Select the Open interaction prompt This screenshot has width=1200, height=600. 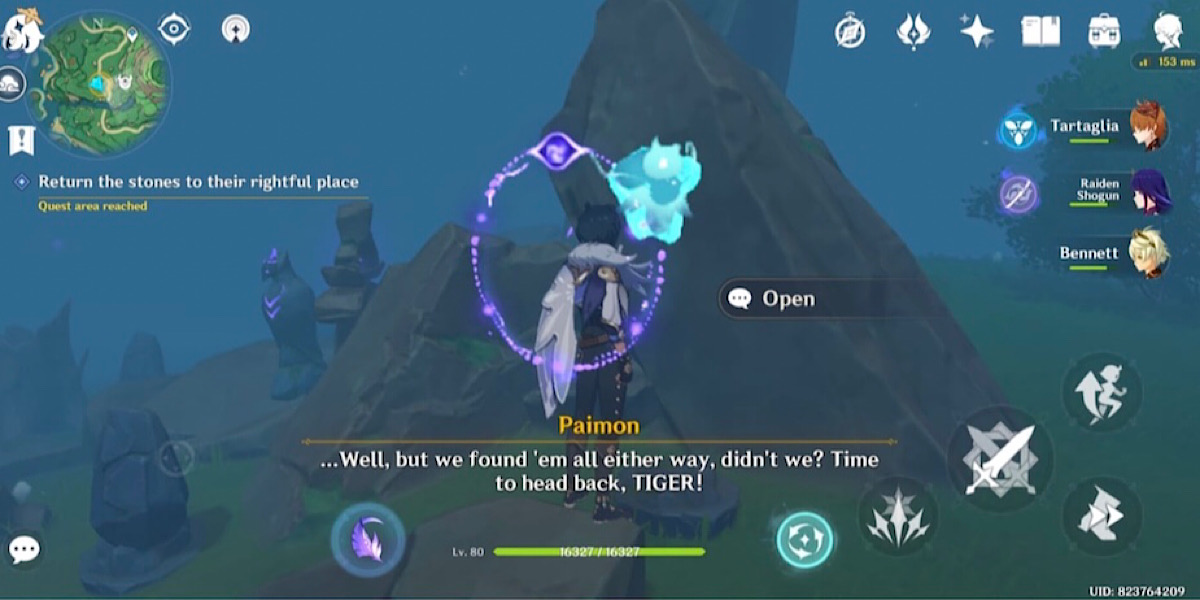point(787,298)
